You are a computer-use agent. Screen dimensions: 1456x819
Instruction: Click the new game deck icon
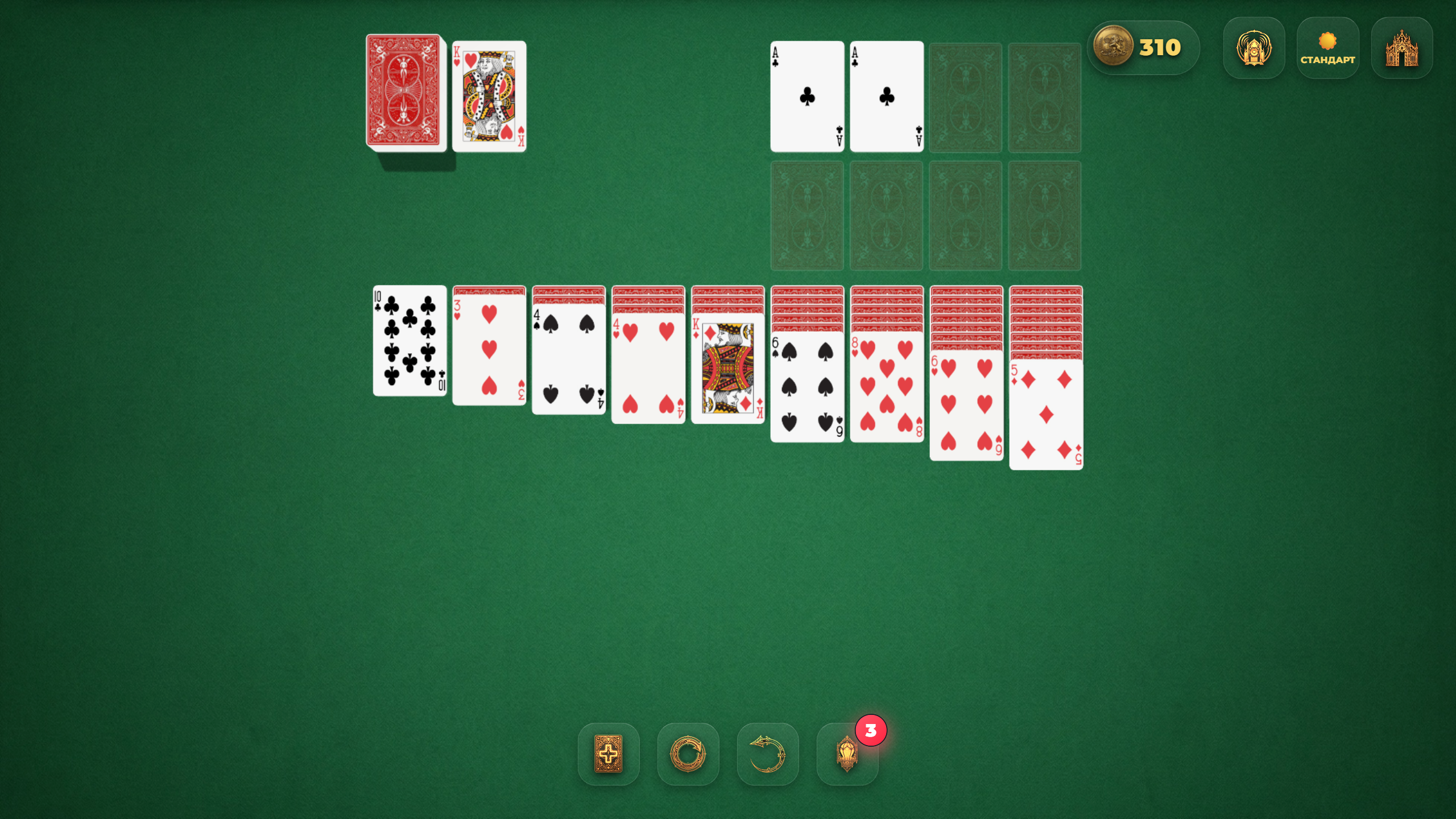(608, 754)
